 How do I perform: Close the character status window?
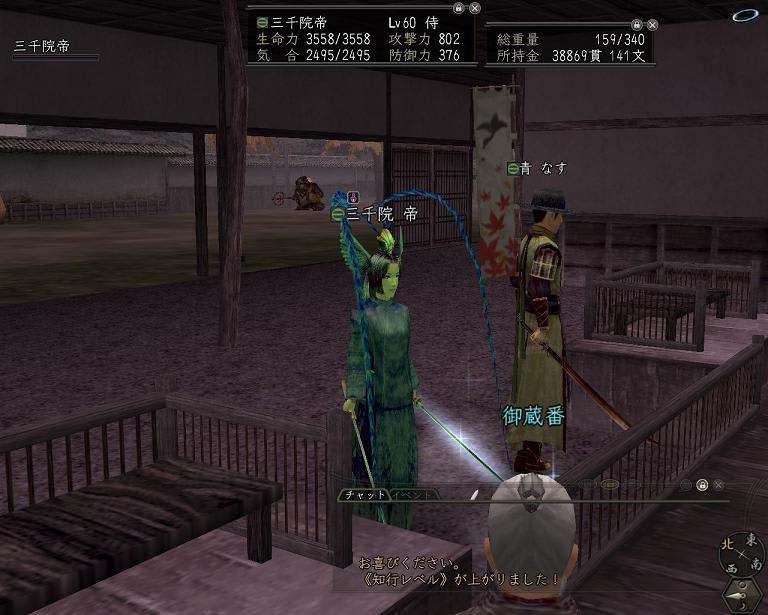pyautogui.click(x=472, y=7)
